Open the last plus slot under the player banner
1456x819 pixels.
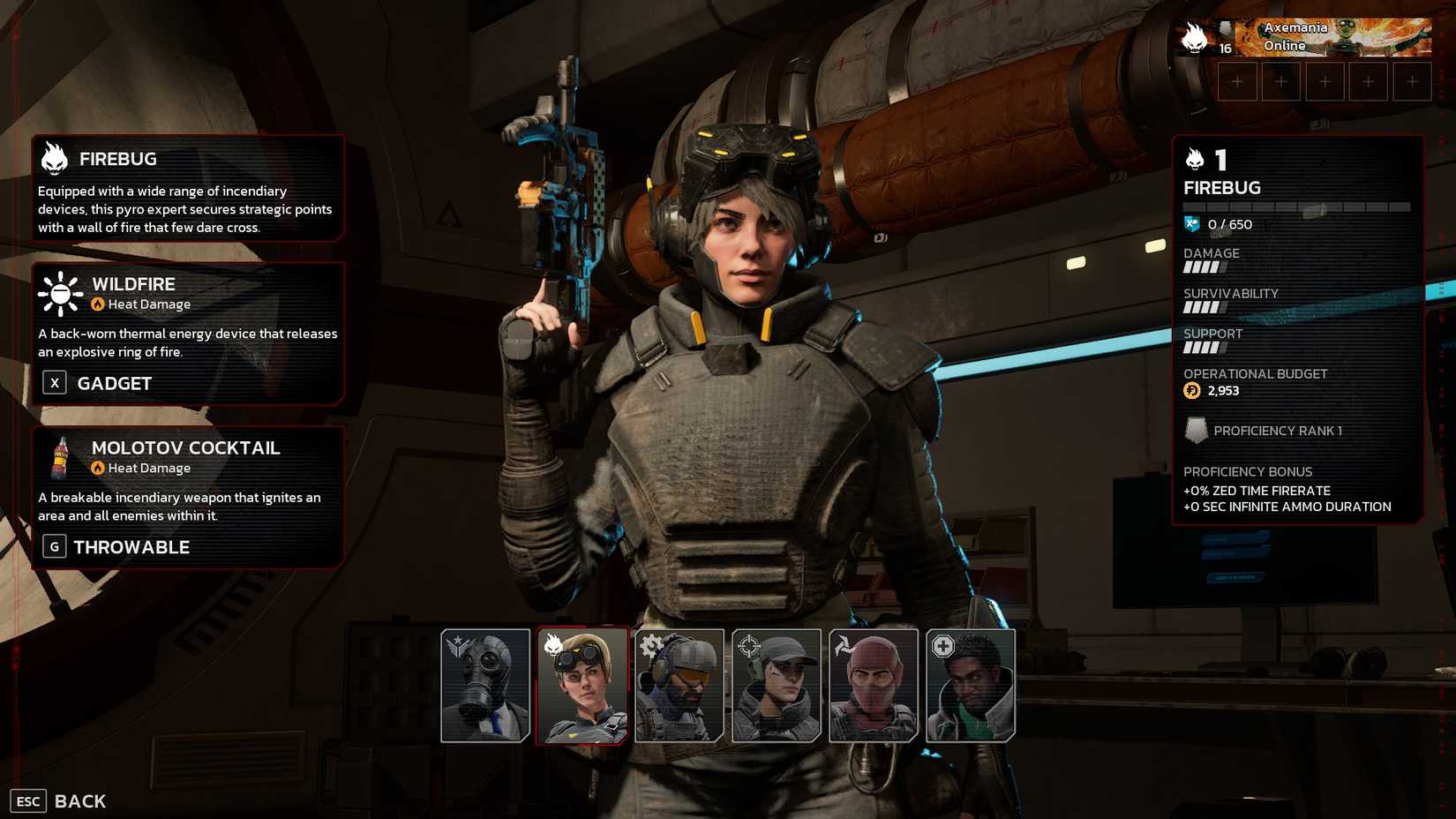point(1414,80)
